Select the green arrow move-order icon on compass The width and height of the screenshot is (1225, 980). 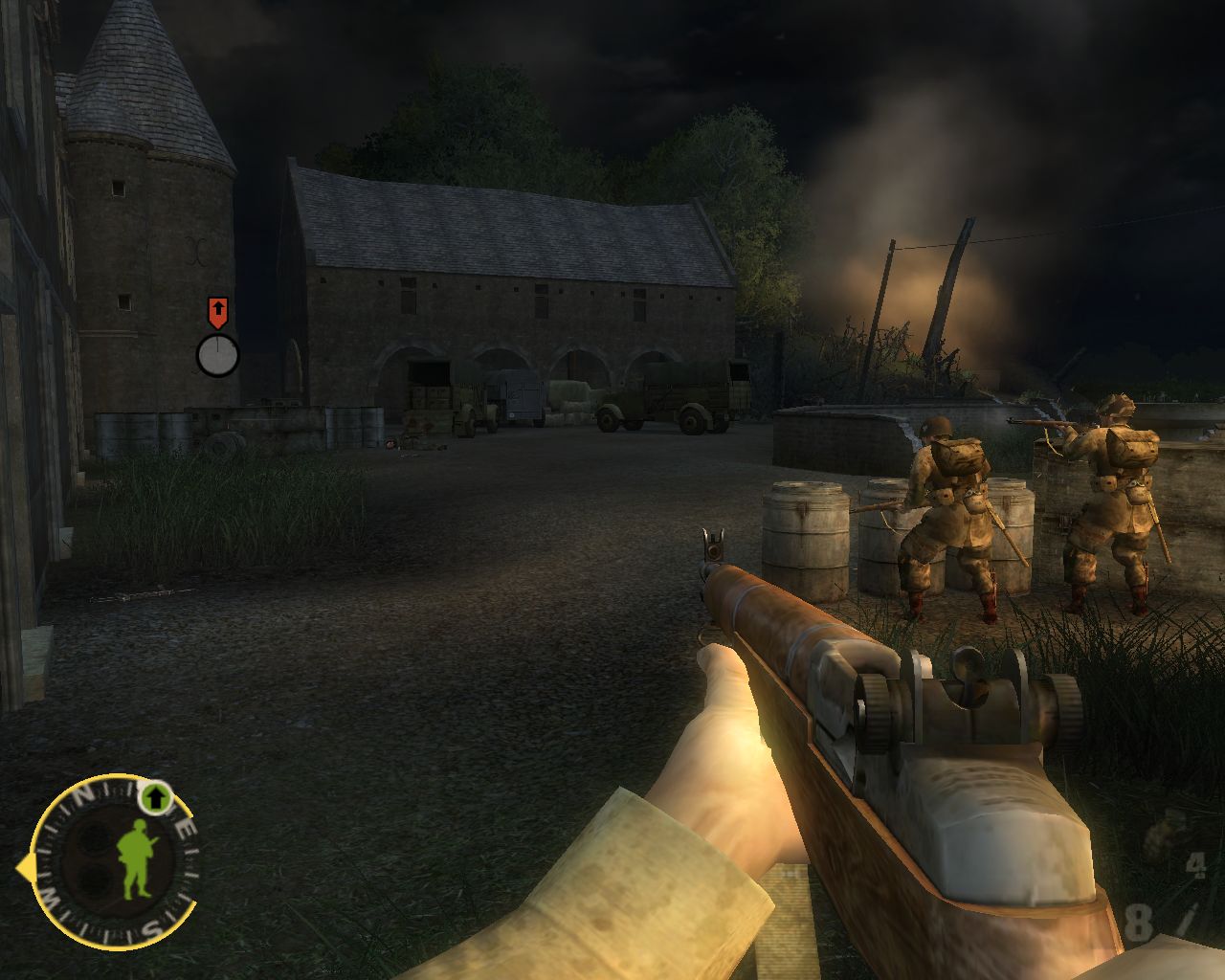coord(155,797)
